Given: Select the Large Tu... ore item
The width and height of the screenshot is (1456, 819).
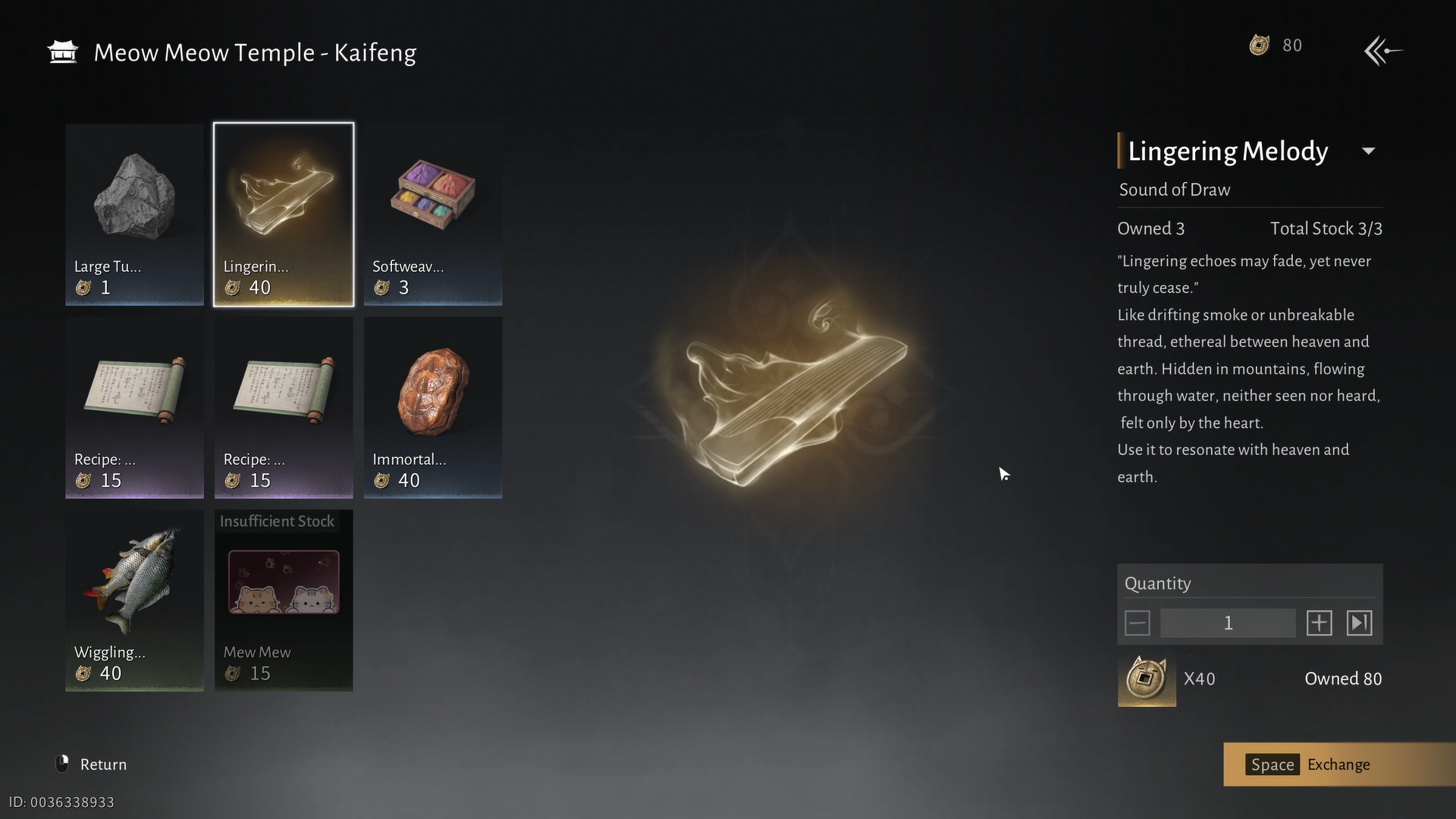Looking at the screenshot, I should [x=134, y=215].
